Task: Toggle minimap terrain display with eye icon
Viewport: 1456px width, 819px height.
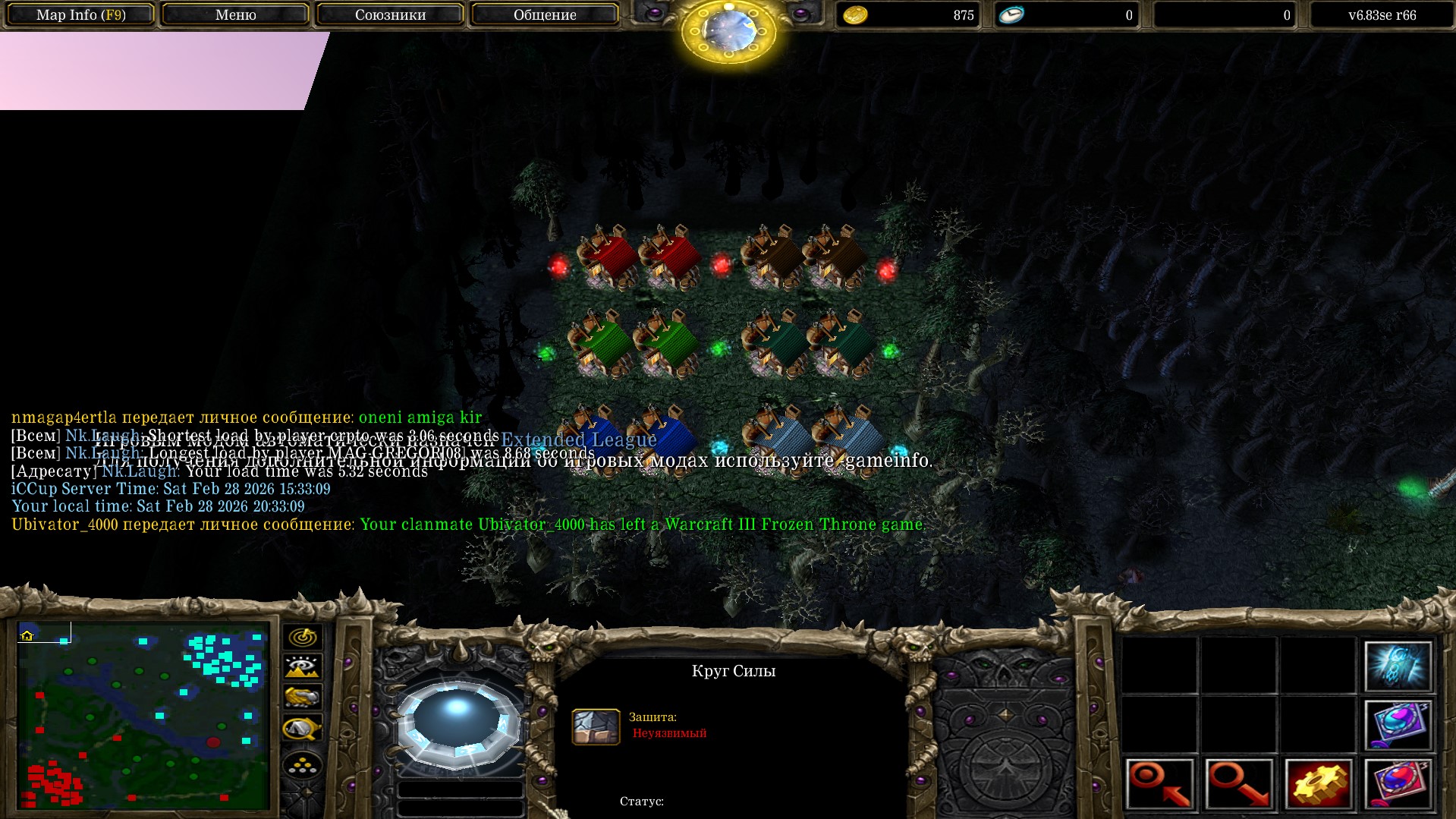Action: 302,667
